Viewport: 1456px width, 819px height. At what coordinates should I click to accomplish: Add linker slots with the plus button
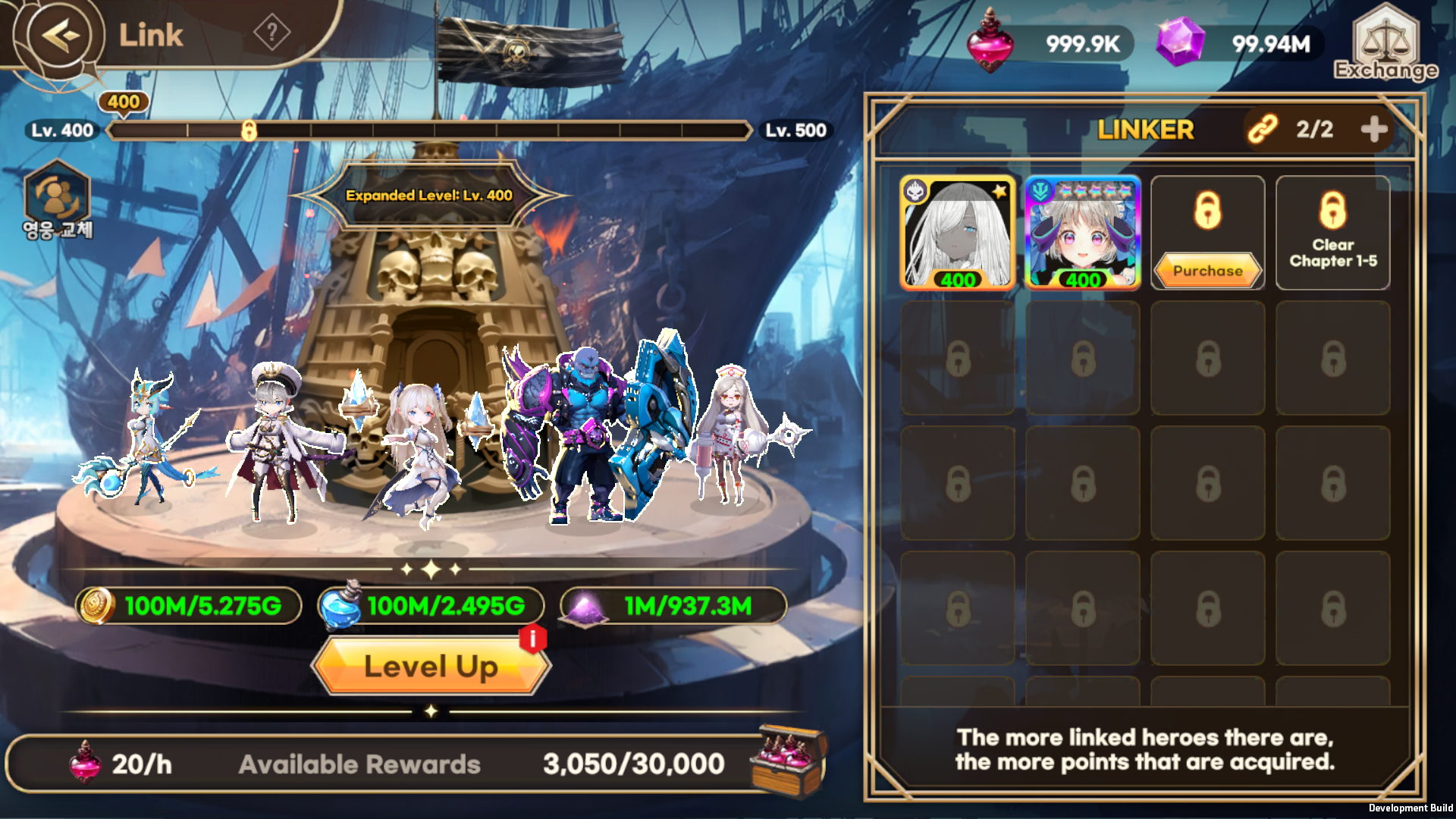pyautogui.click(x=1374, y=130)
